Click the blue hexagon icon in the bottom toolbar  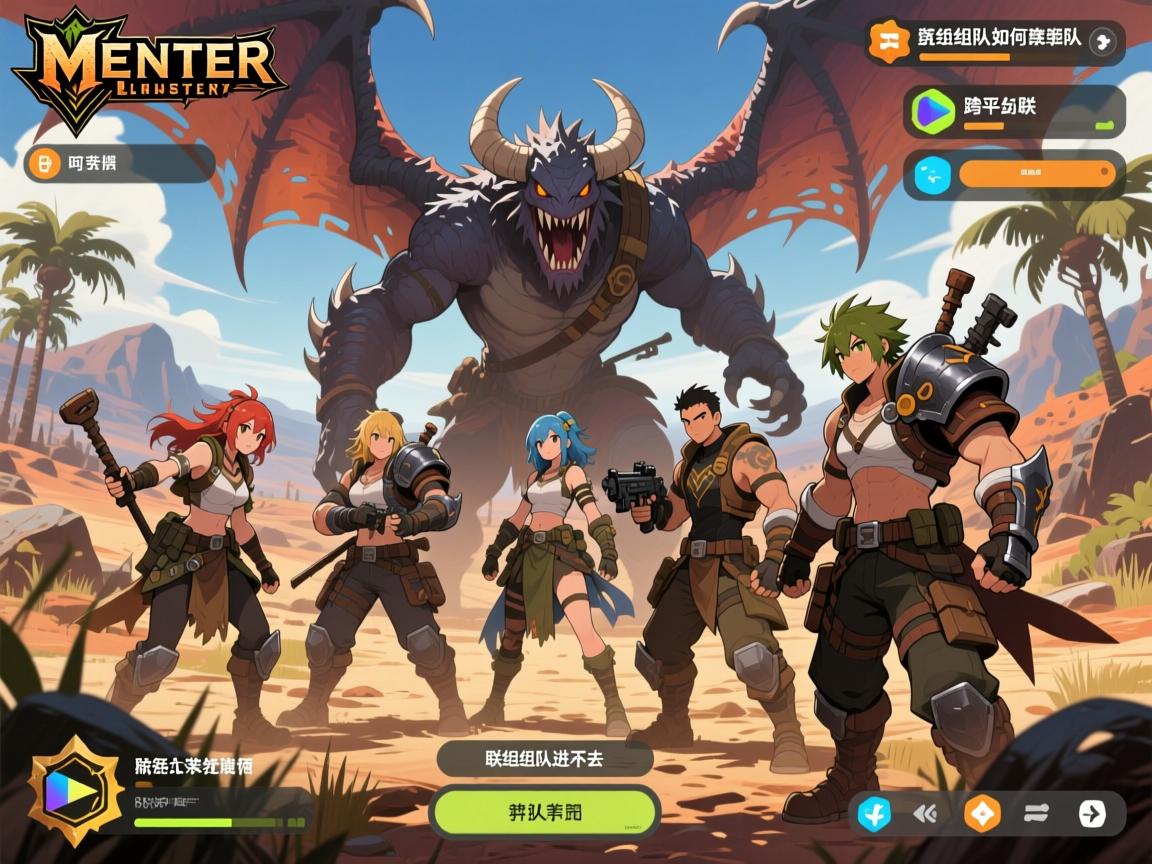(875, 814)
